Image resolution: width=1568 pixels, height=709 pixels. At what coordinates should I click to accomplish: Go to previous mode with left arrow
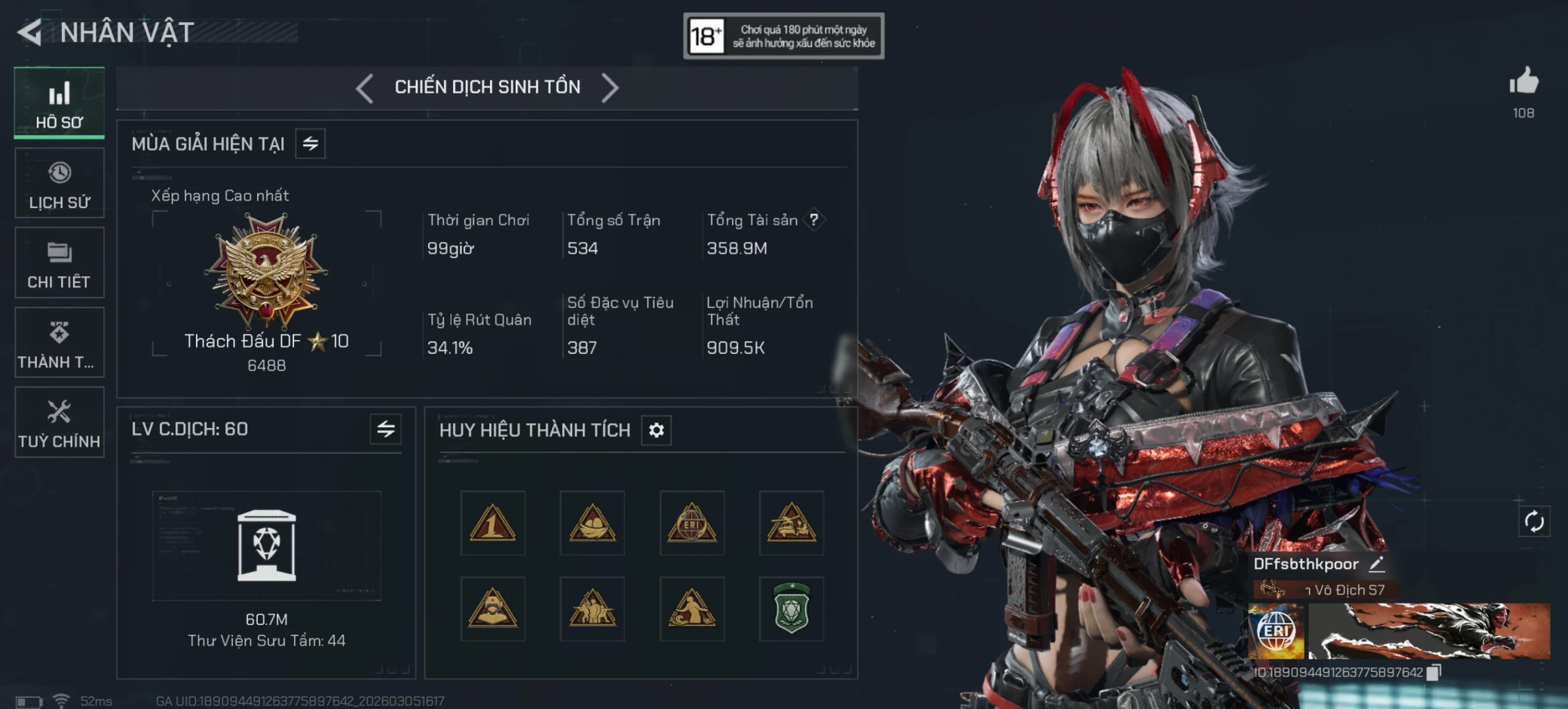(365, 88)
